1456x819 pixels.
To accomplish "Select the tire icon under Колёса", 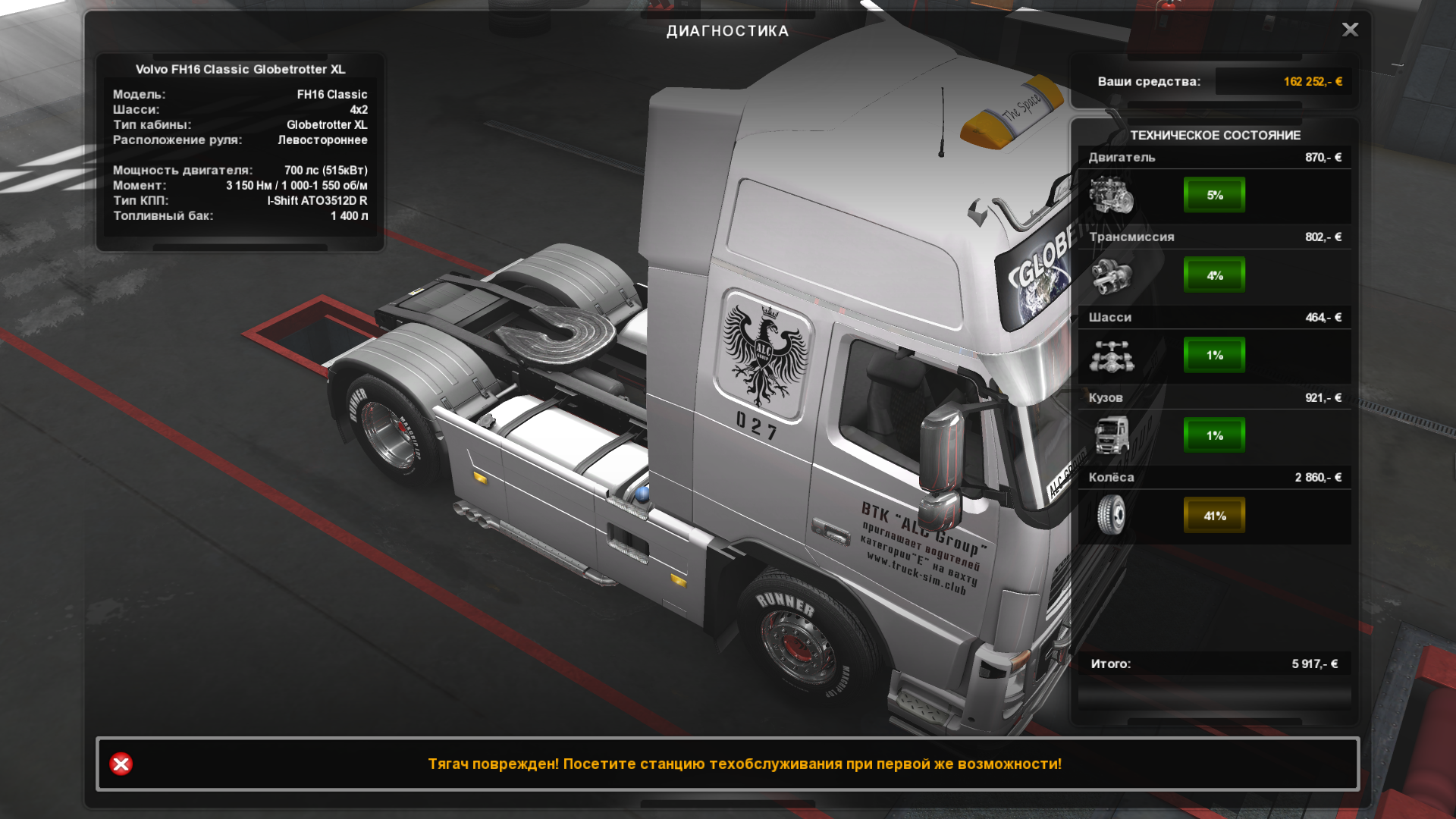I will [1111, 516].
